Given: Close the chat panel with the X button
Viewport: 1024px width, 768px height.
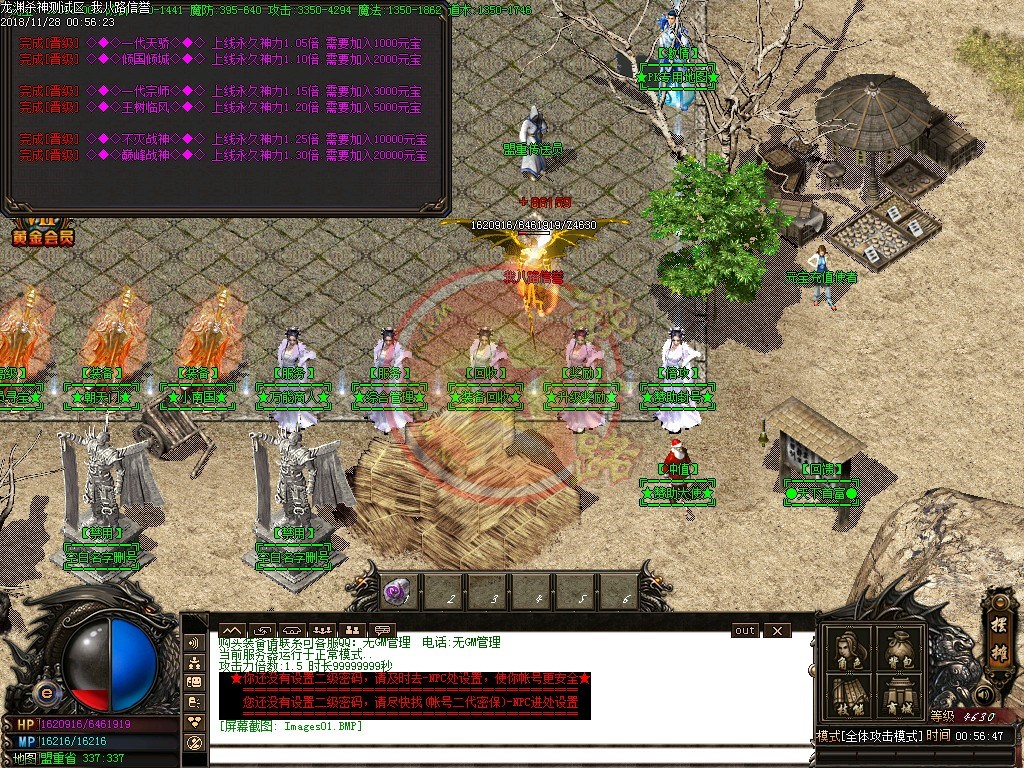Looking at the screenshot, I should click(x=776, y=631).
